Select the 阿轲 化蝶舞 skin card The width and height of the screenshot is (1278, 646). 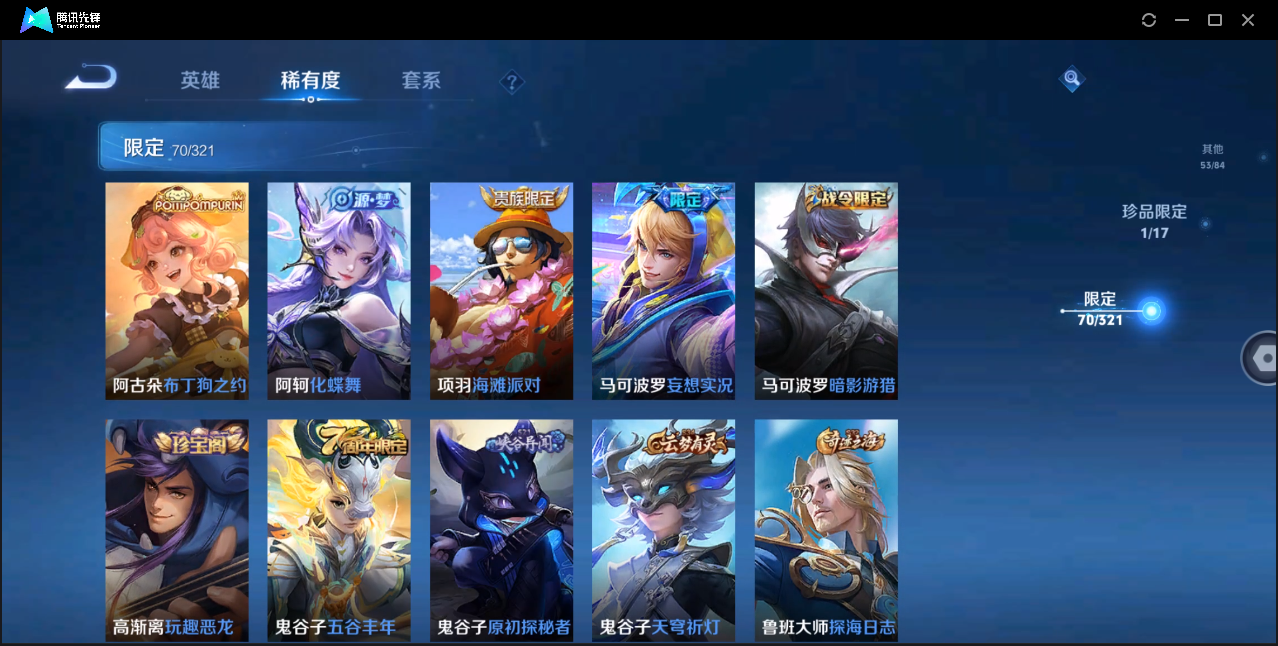click(339, 291)
